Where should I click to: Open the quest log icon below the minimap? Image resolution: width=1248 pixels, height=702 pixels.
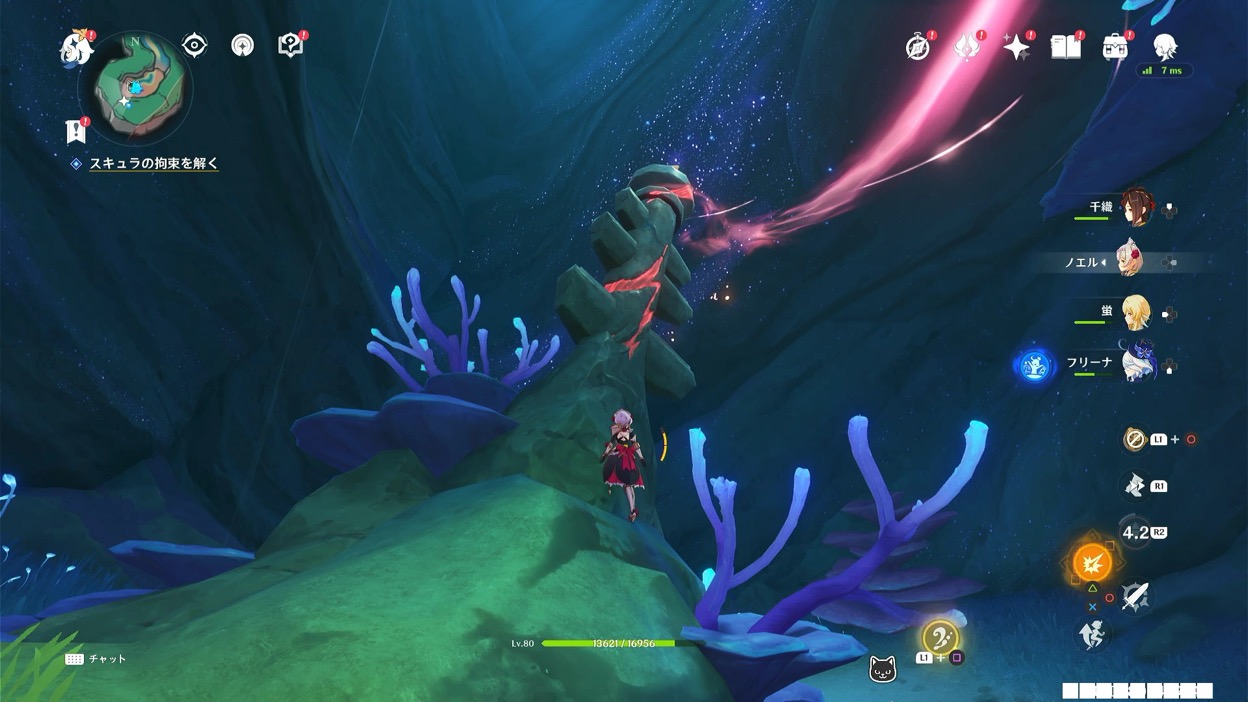pos(75,130)
